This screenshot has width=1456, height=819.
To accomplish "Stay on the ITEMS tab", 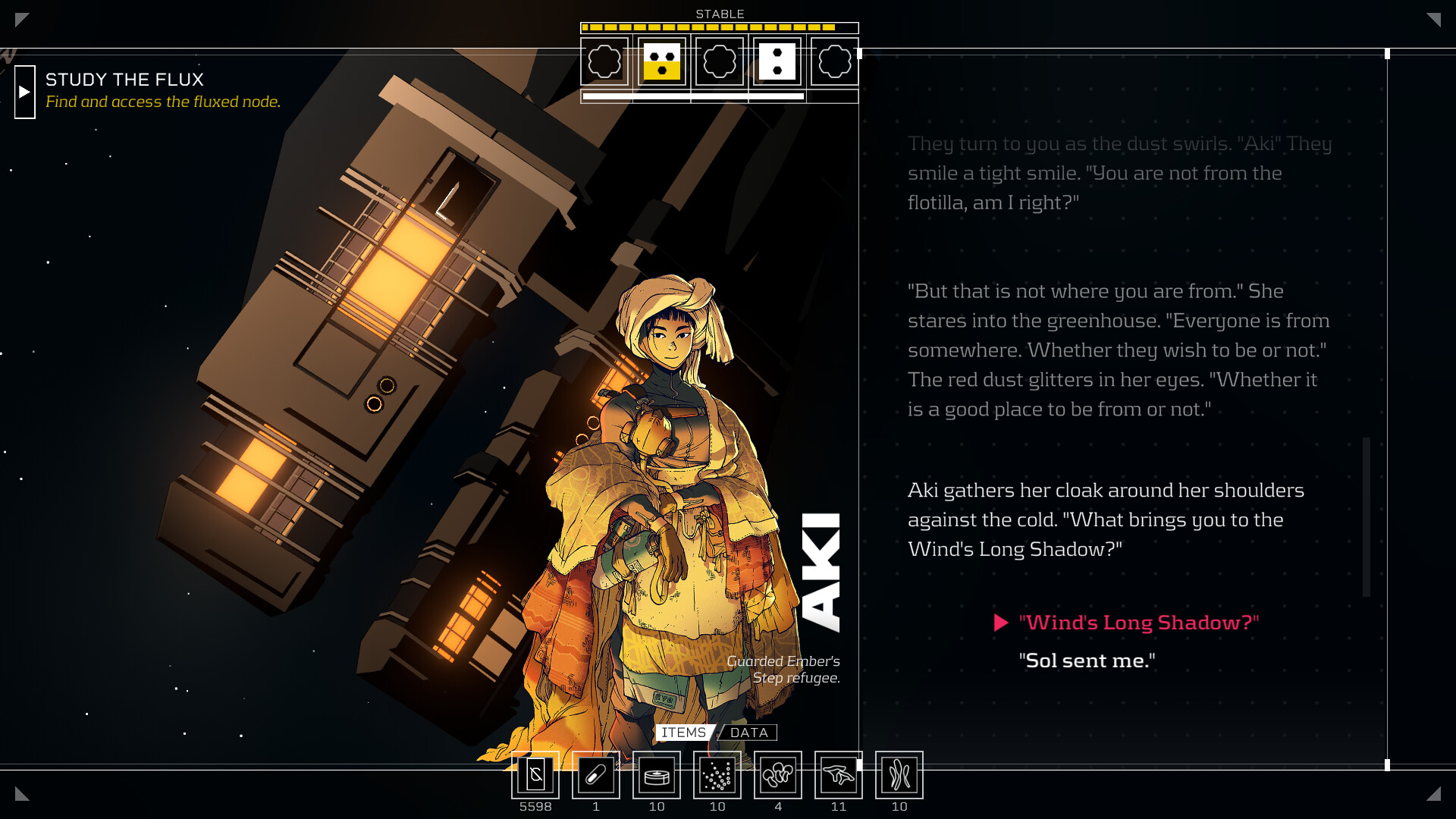I will pos(683,733).
